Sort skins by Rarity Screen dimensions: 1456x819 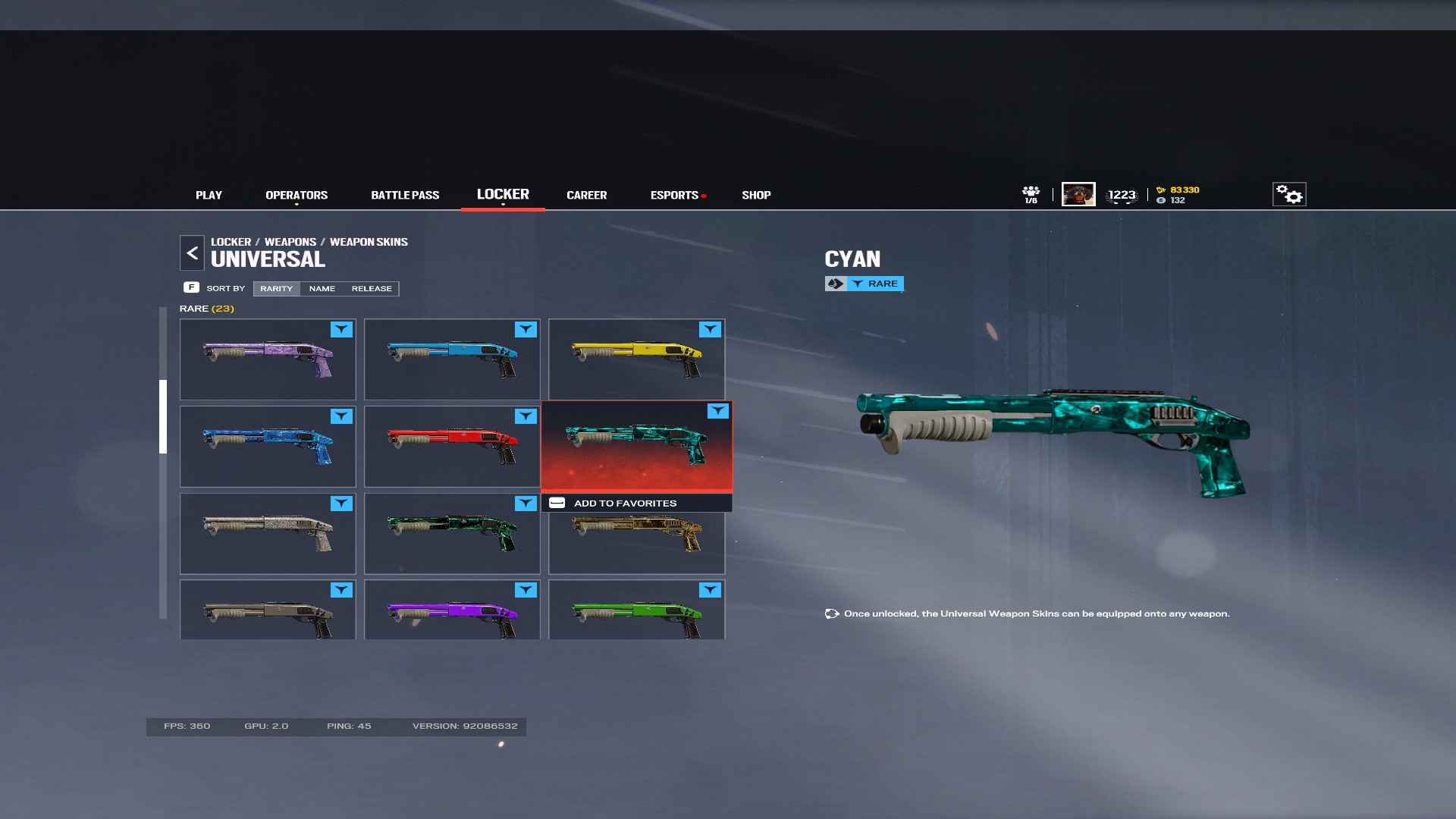point(276,289)
